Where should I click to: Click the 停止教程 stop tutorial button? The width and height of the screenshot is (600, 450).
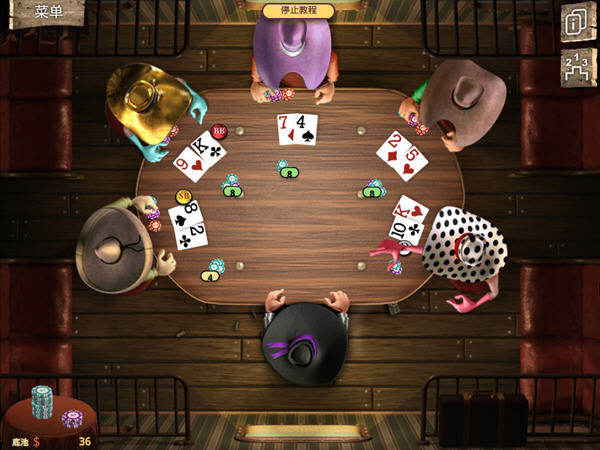coord(298,10)
